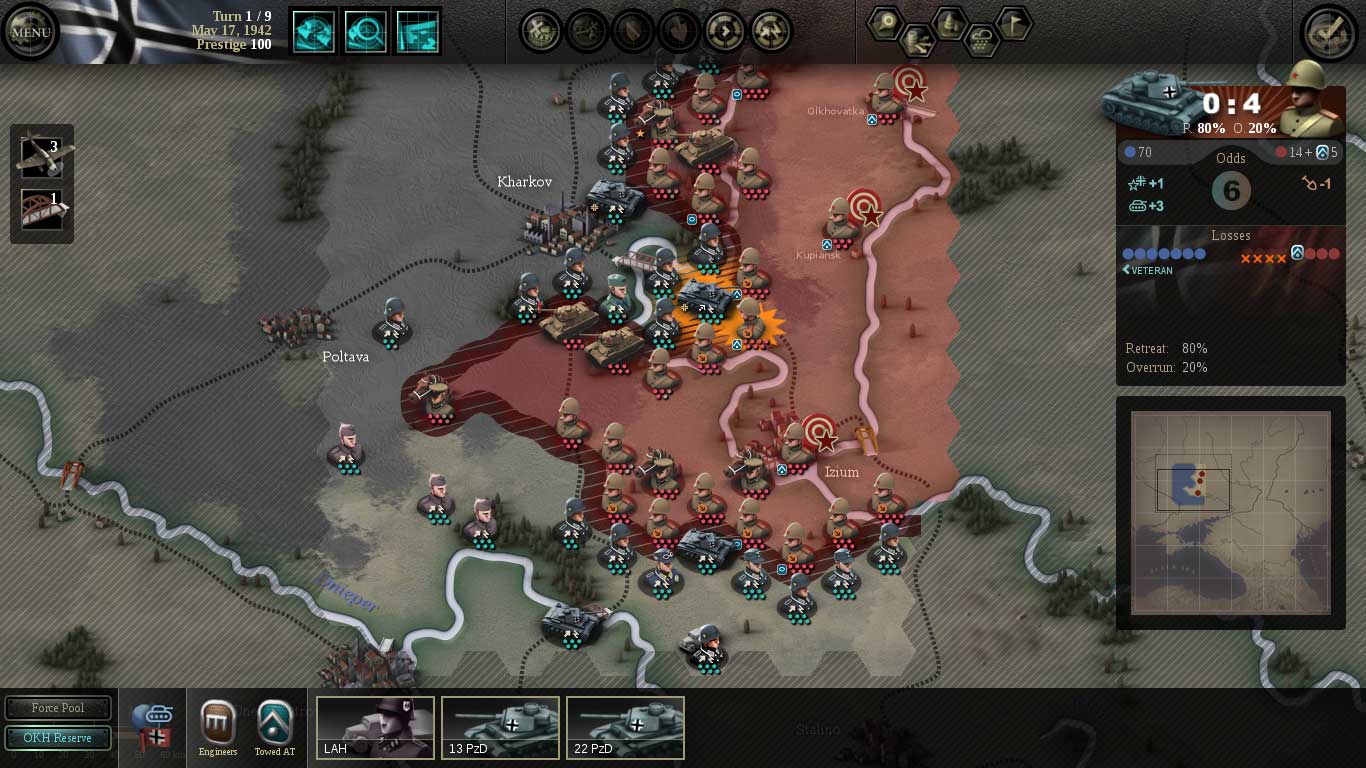Open the Force Pool panel
The height and width of the screenshot is (768, 1366).
click(58, 707)
